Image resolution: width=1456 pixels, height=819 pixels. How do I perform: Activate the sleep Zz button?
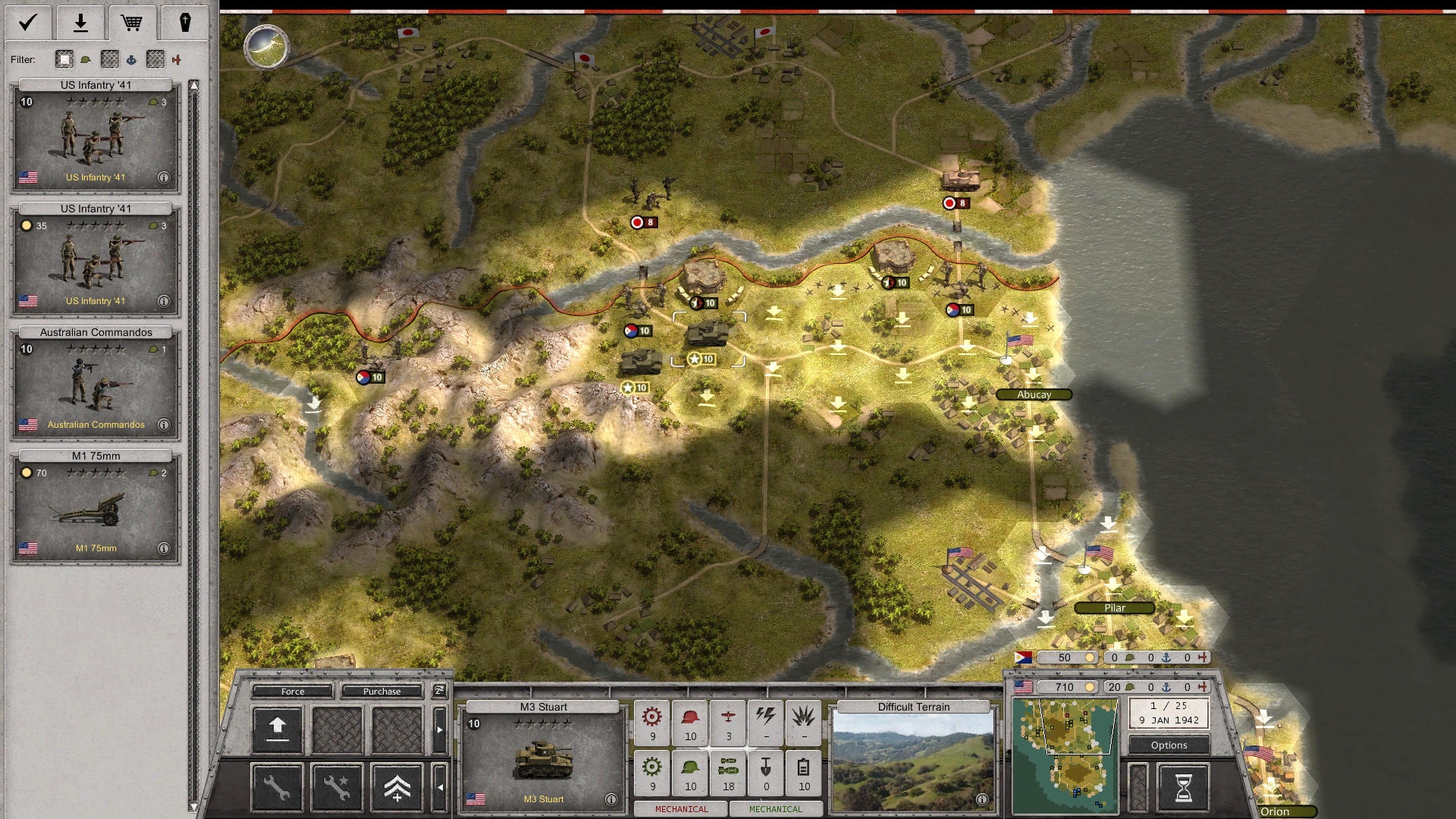click(x=439, y=690)
